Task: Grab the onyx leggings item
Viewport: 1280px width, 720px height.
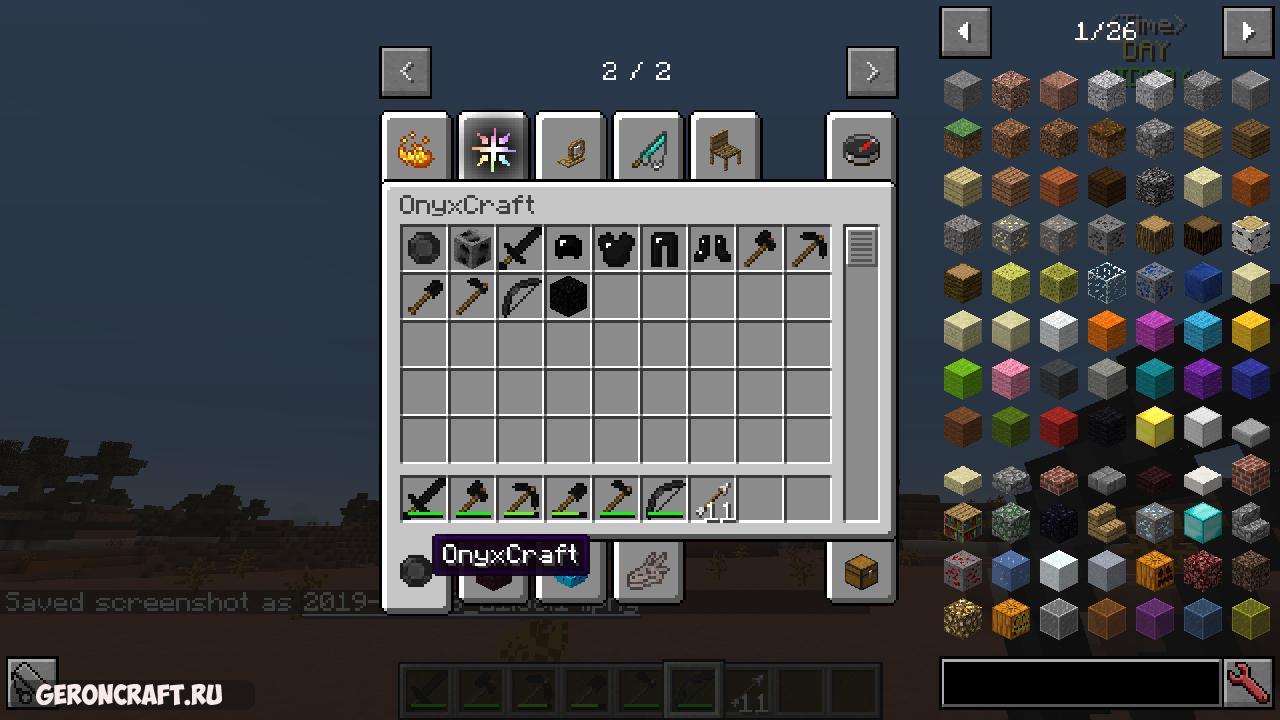Action: [x=664, y=249]
